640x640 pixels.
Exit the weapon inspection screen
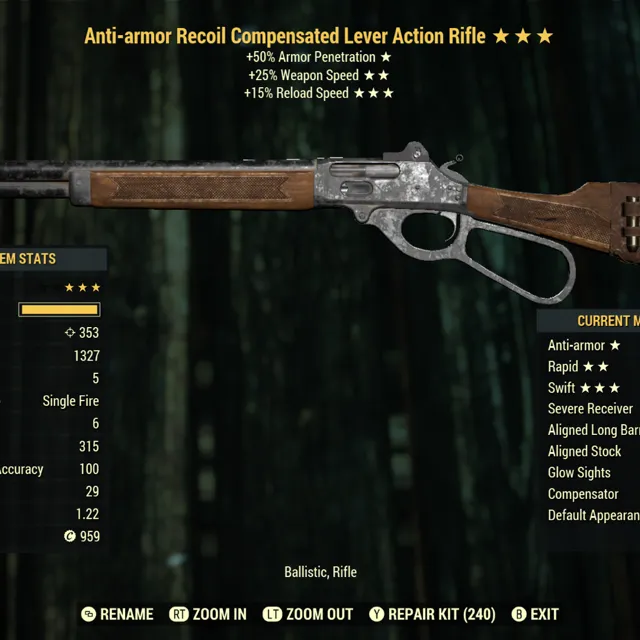535,614
